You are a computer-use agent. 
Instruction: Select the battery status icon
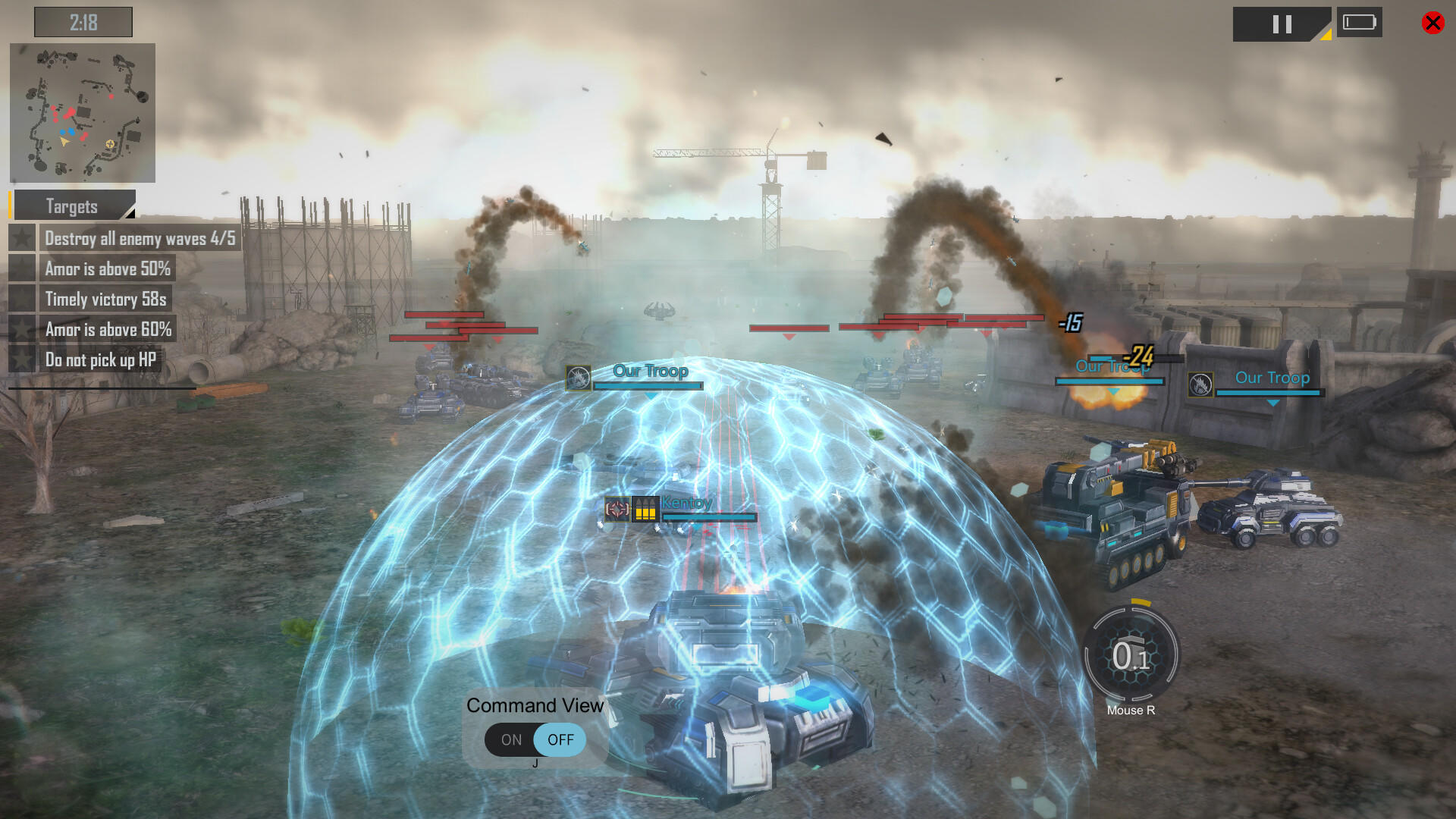click(x=1360, y=22)
